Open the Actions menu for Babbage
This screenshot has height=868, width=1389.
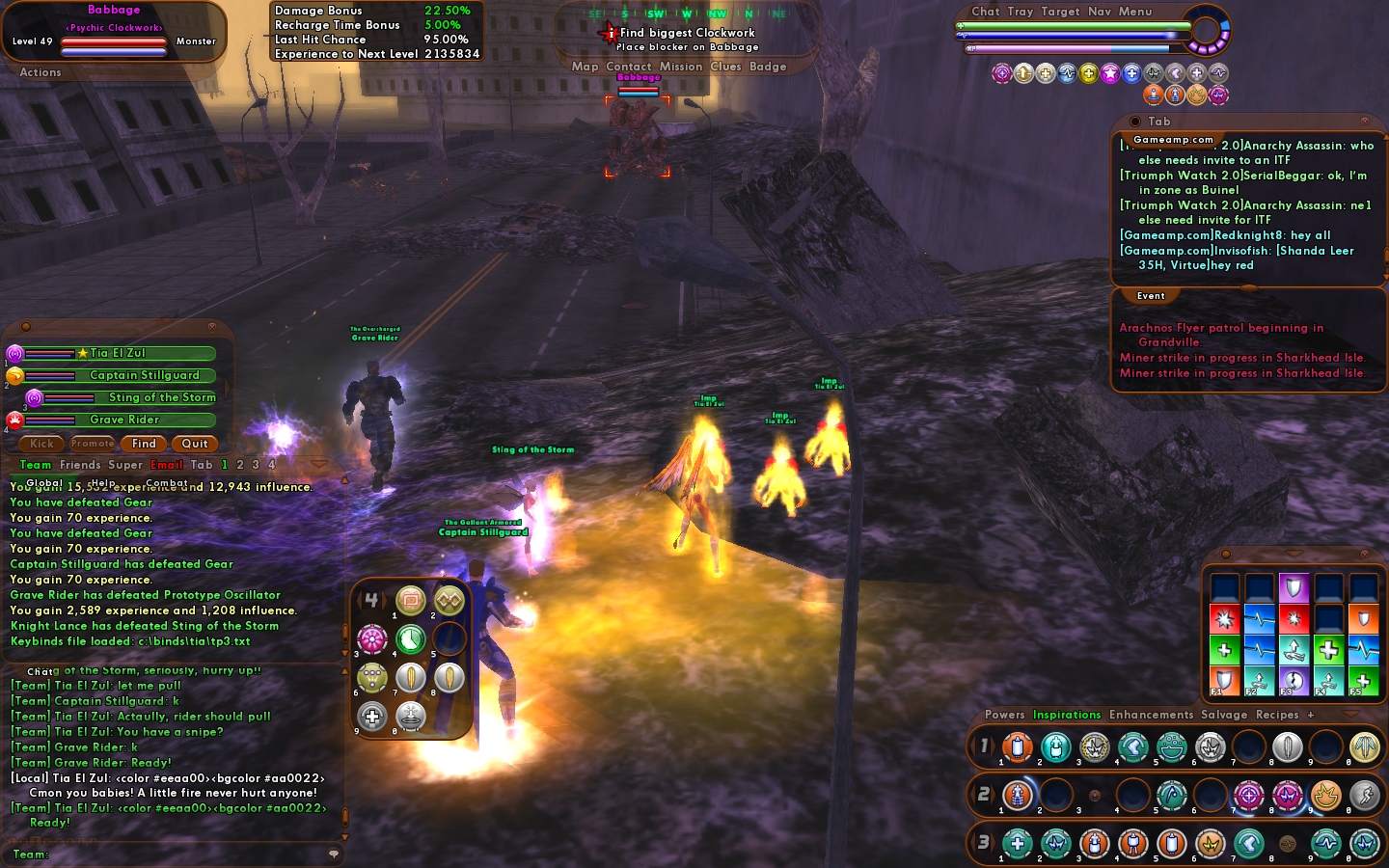pos(41,72)
